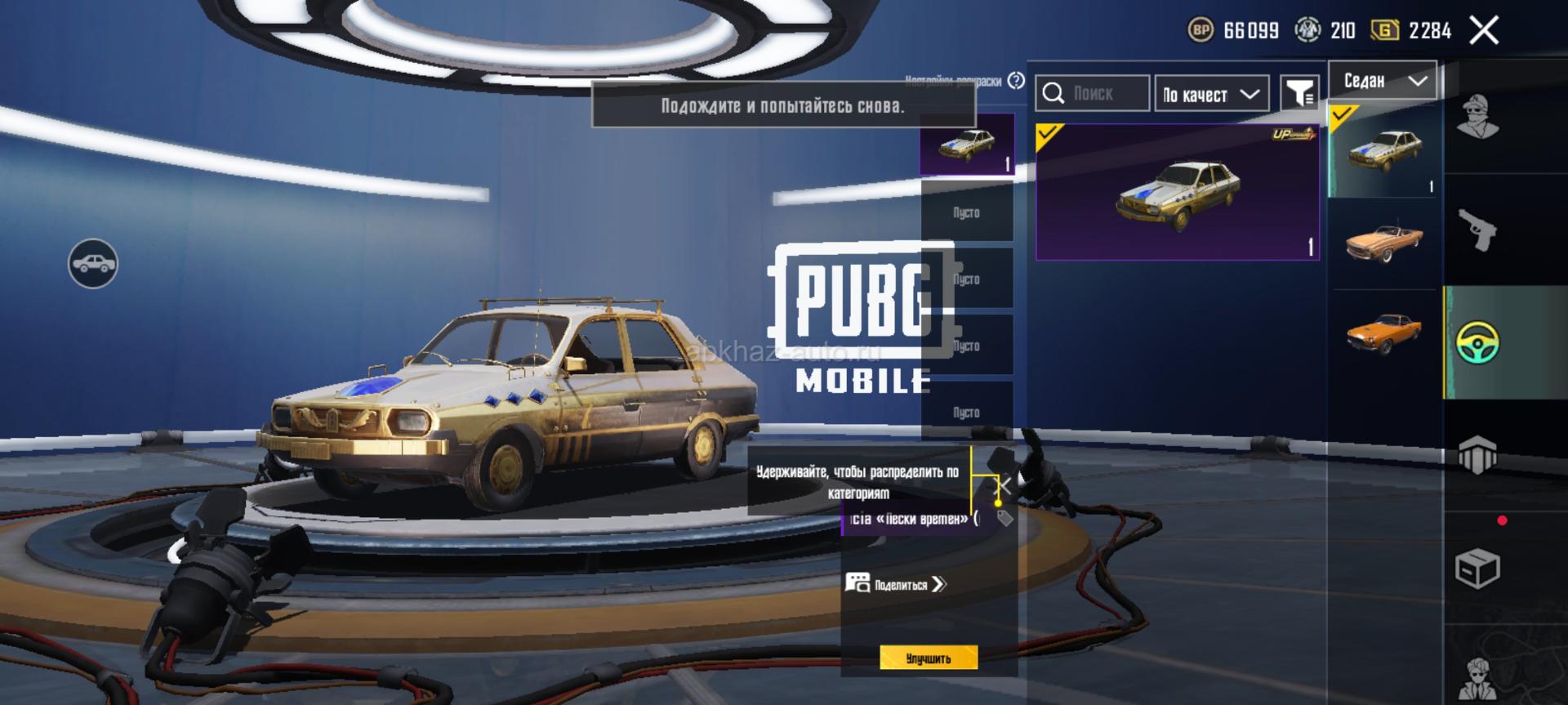The height and width of the screenshot is (705, 1568).
Task: Pick the orange coupe car thumbnail
Action: (x=1383, y=333)
